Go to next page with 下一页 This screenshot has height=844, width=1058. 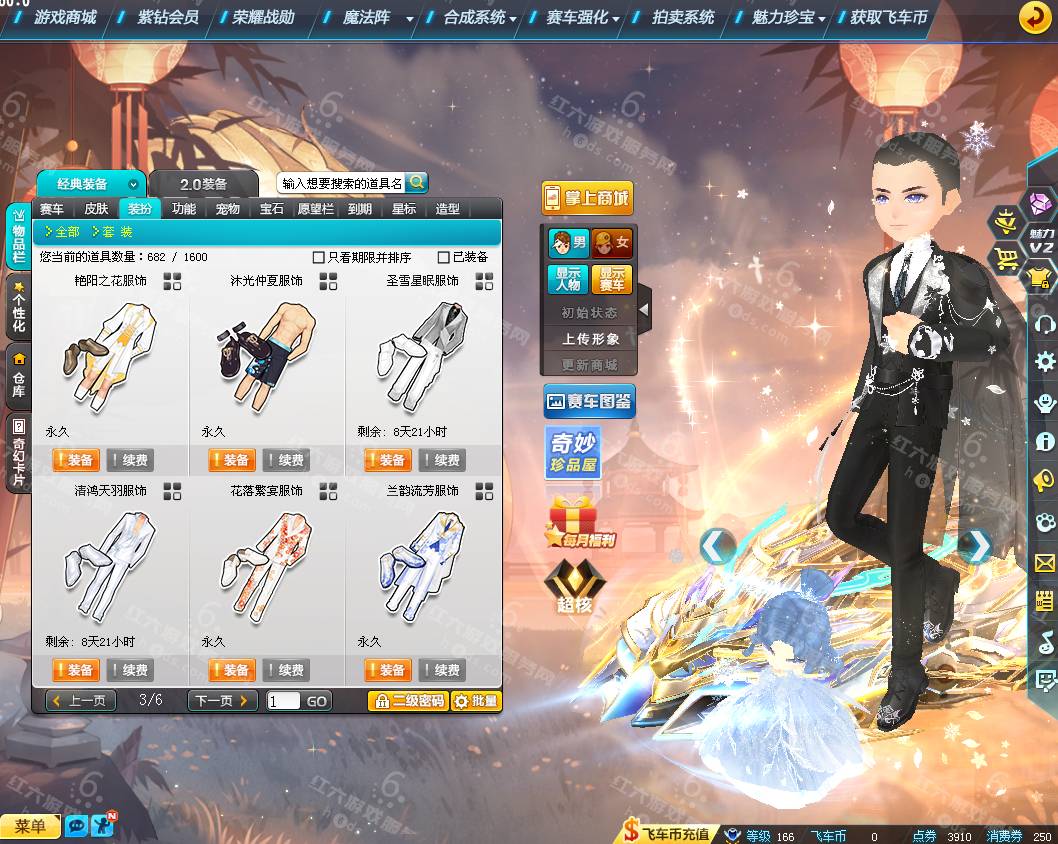click(x=222, y=701)
